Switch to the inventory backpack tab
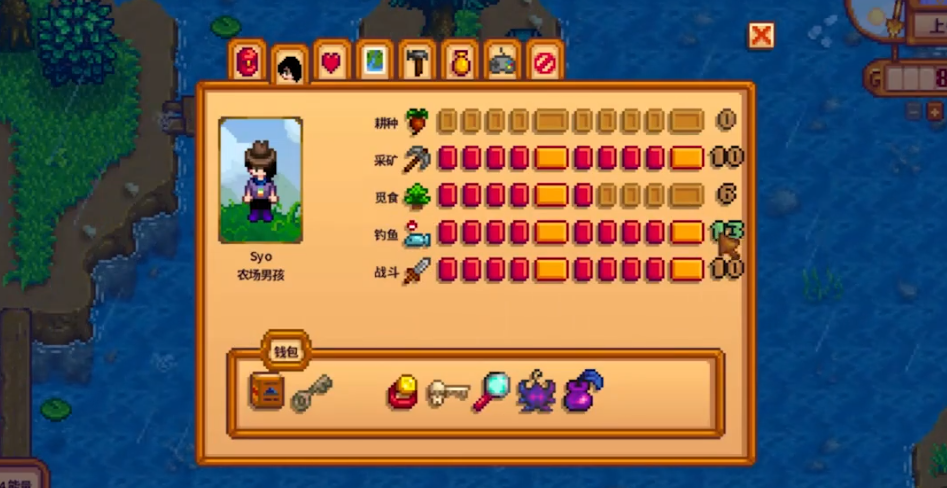Screen dimensions: 947x488 247,62
